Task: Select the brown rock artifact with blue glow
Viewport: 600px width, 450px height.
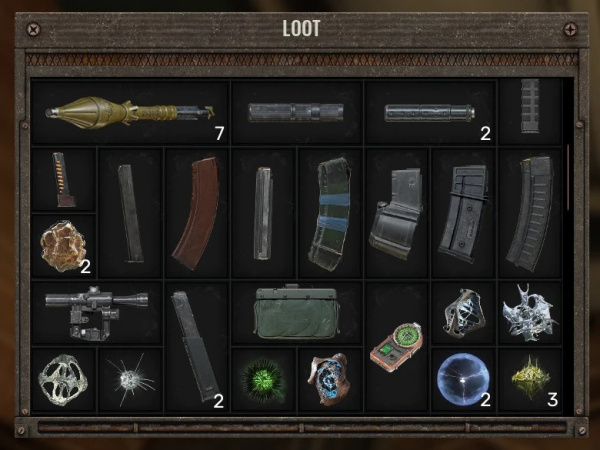Action: coord(330,379)
